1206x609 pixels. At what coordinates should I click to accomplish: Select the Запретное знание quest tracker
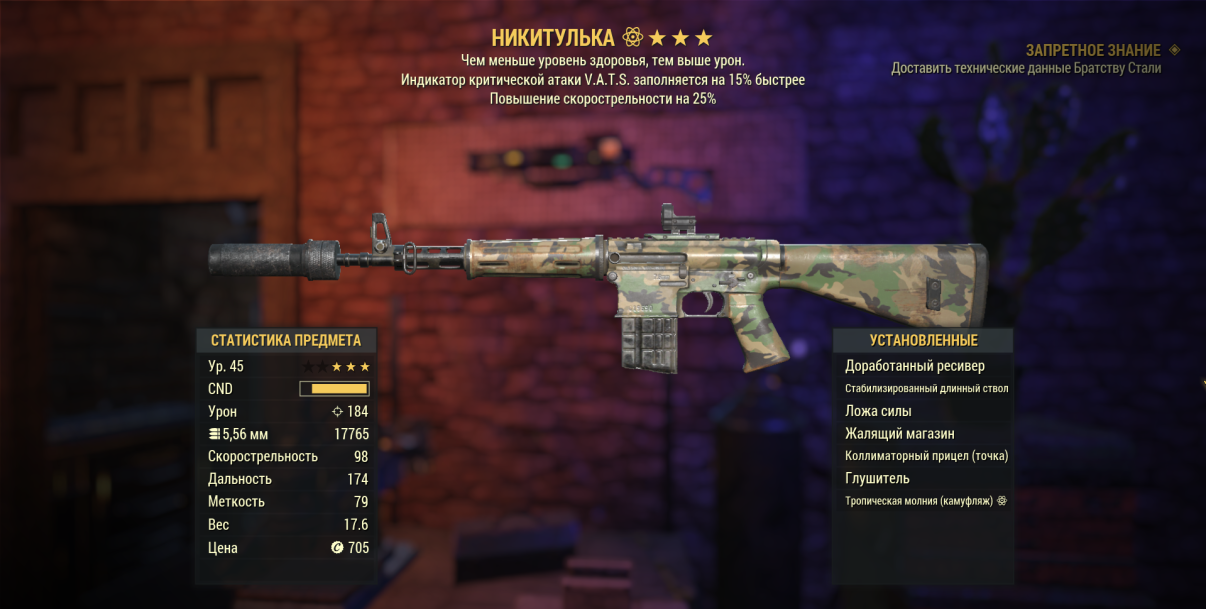1093,50
